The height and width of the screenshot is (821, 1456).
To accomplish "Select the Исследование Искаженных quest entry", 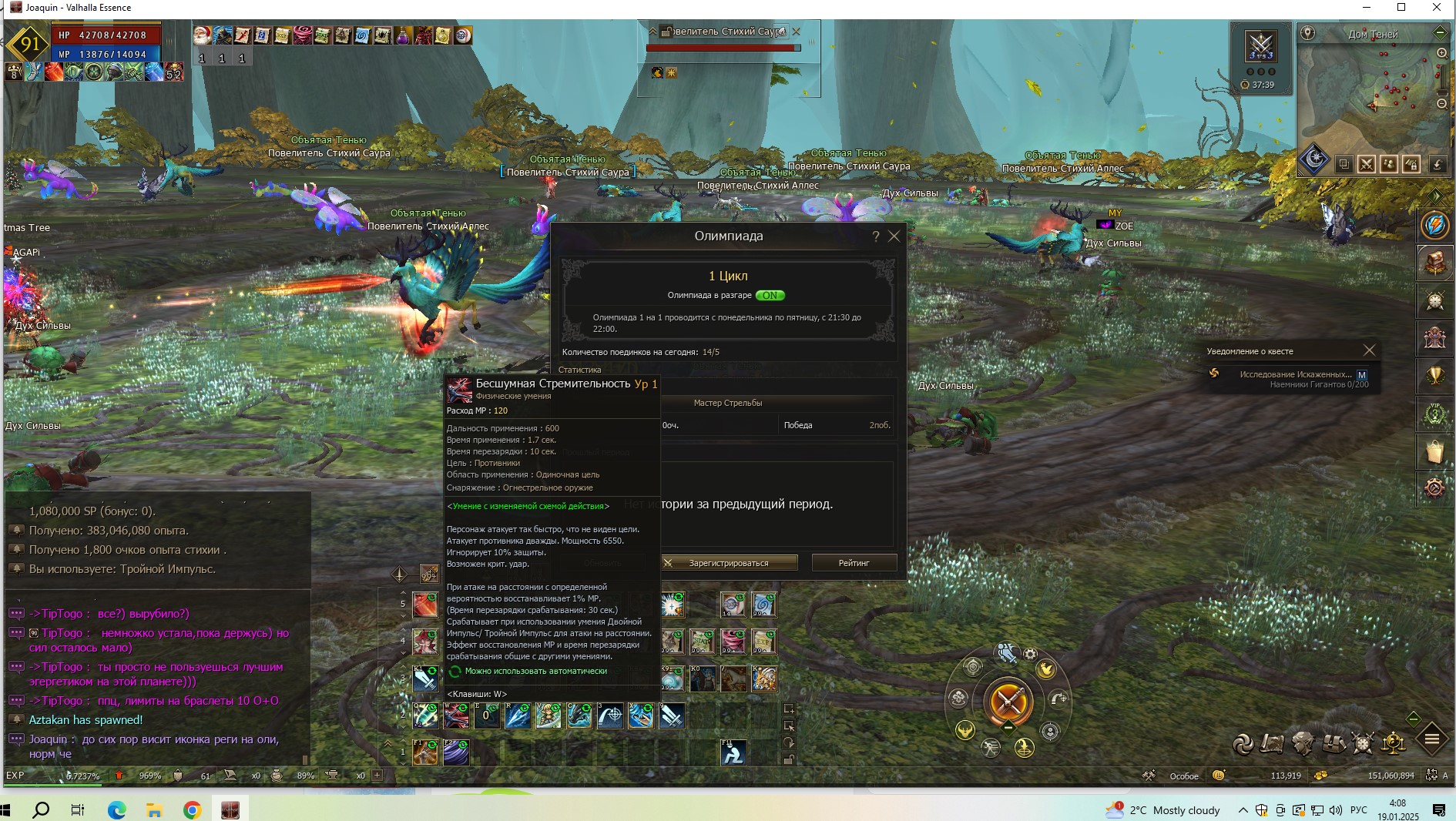I will 1295,374.
